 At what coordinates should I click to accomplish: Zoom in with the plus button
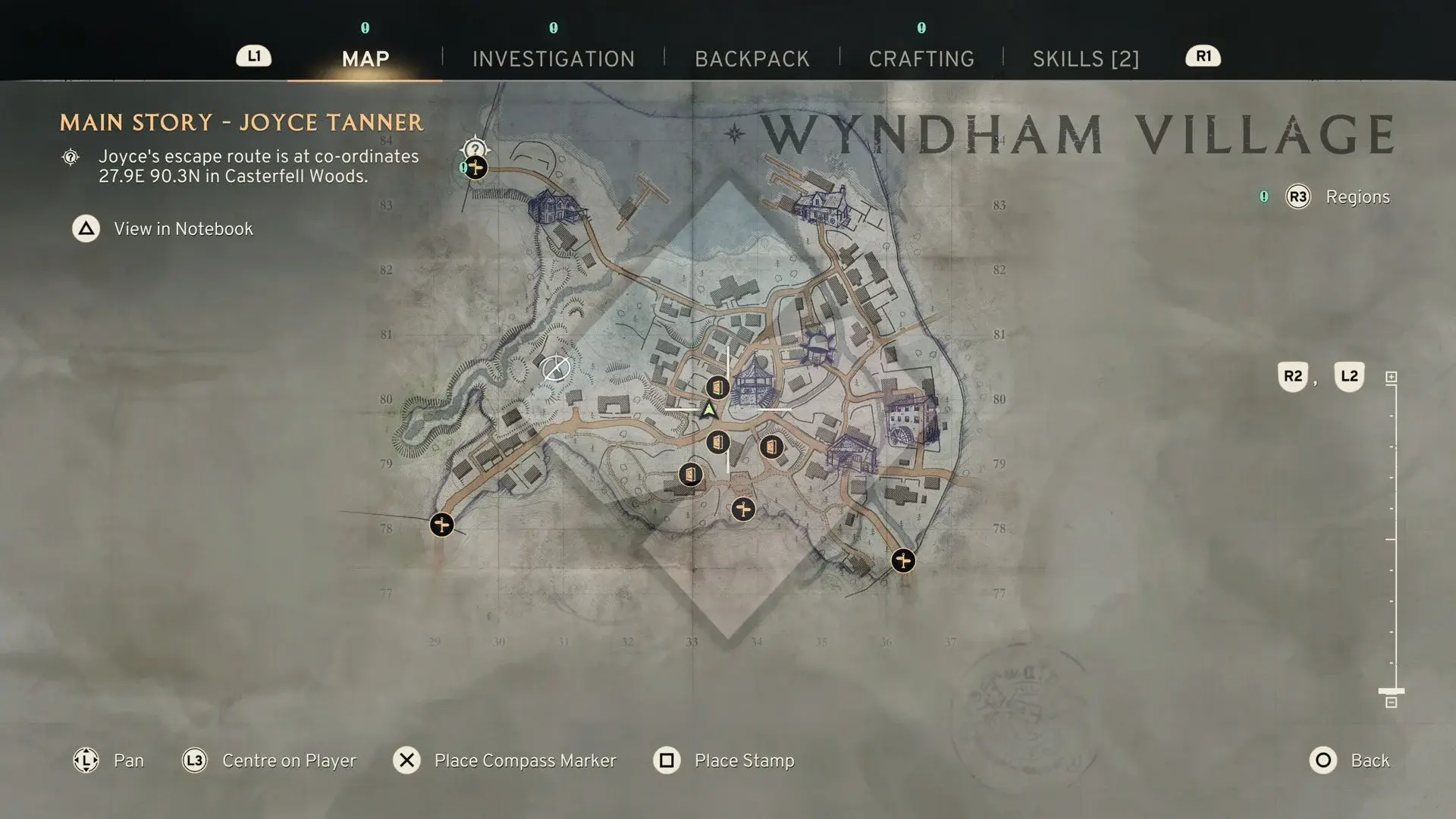tap(1391, 377)
